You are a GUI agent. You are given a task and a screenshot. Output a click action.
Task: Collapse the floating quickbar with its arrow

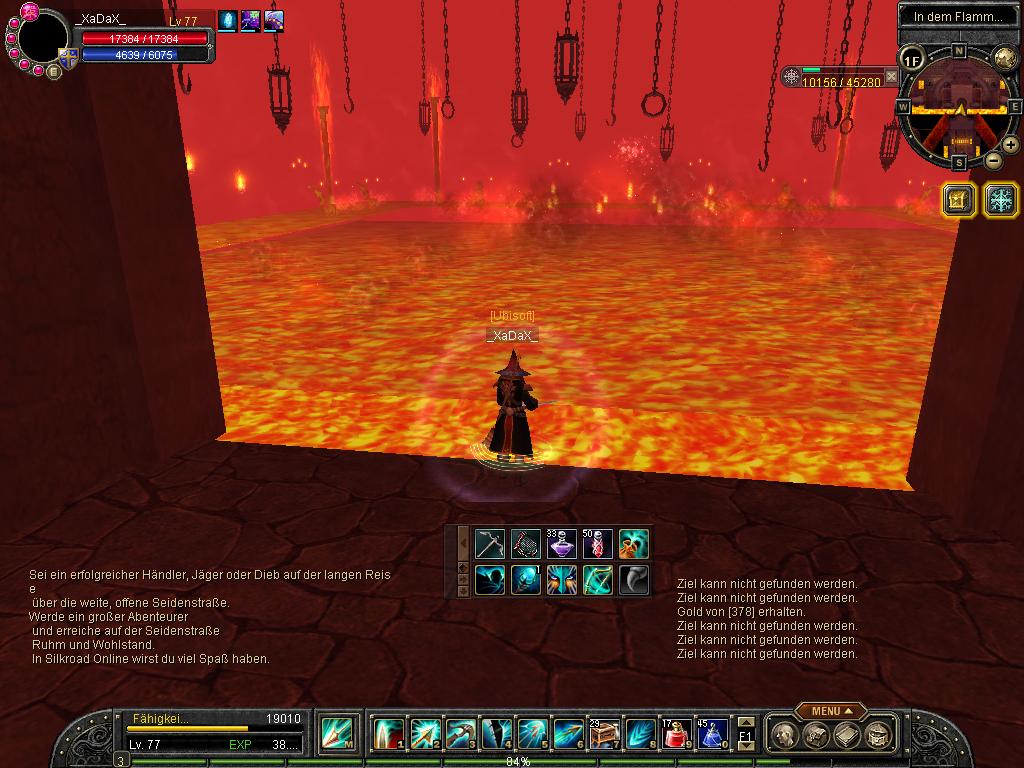462,542
